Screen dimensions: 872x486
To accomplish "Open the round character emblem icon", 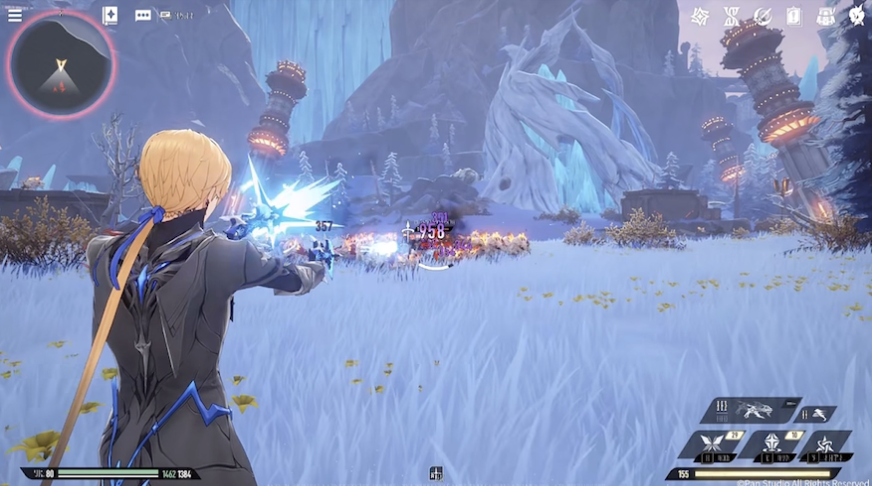I will [x=857, y=15].
